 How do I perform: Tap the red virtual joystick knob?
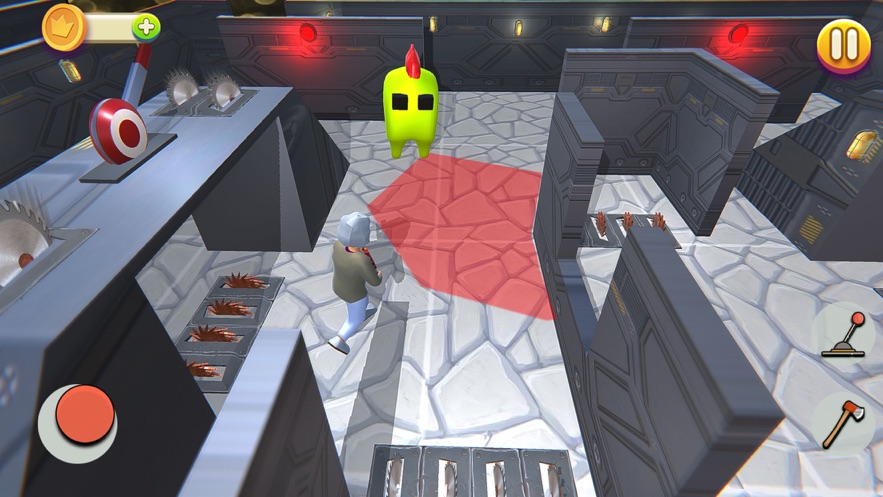tap(84, 414)
